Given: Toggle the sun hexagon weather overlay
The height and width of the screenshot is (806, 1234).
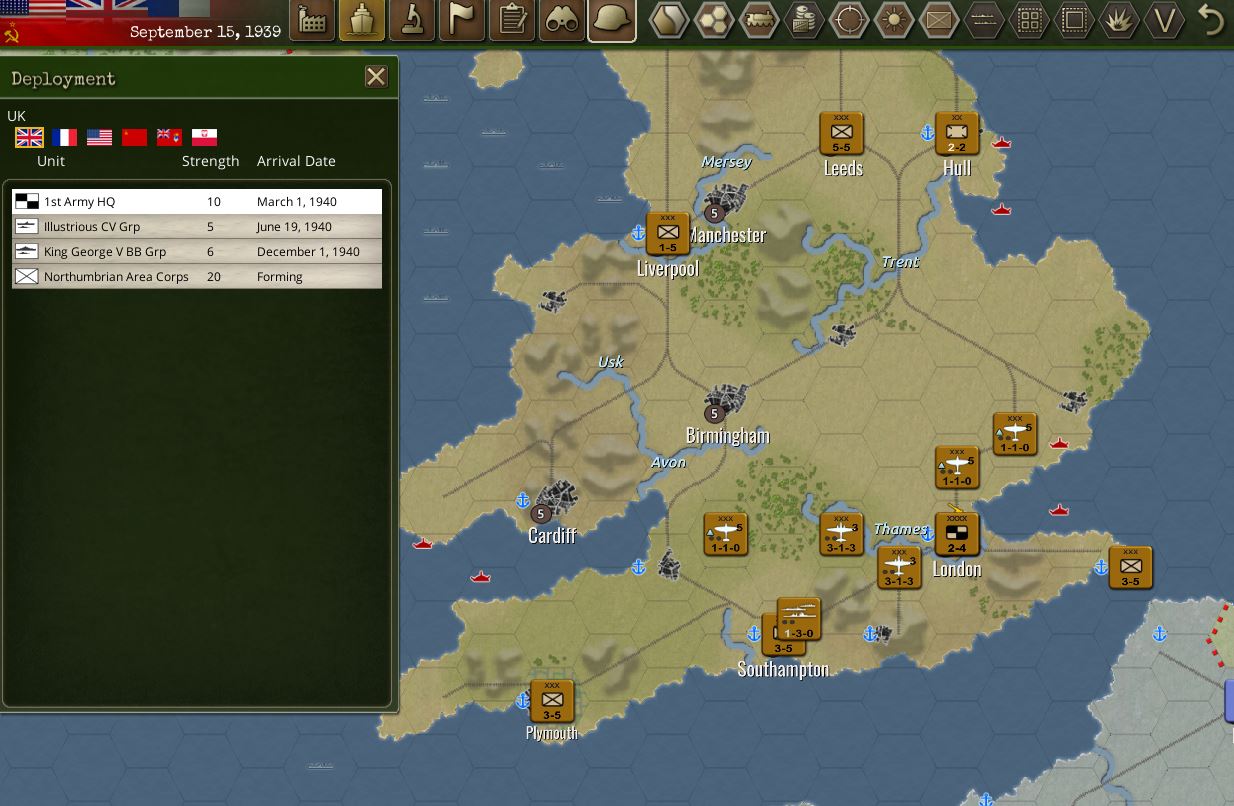Looking at the screenshot, I should 894,20.
